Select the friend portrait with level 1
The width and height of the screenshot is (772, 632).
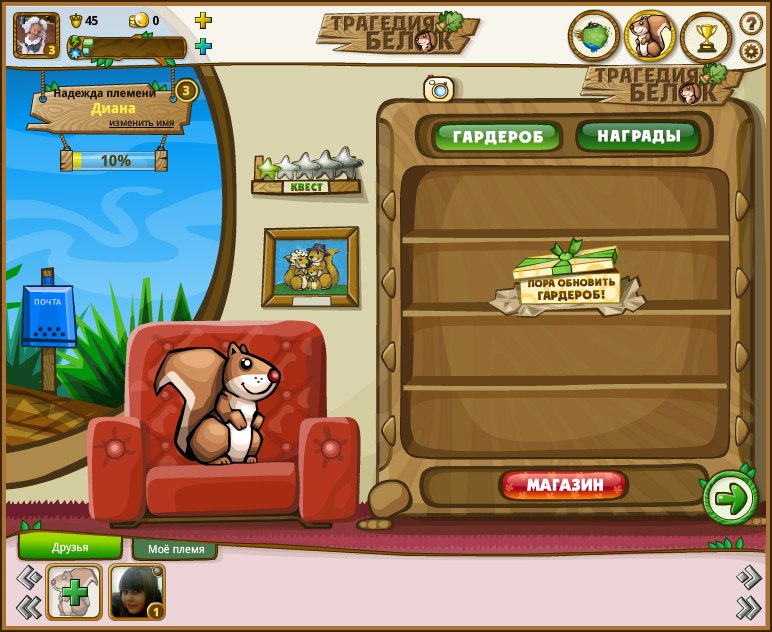[x=136, y=592]
